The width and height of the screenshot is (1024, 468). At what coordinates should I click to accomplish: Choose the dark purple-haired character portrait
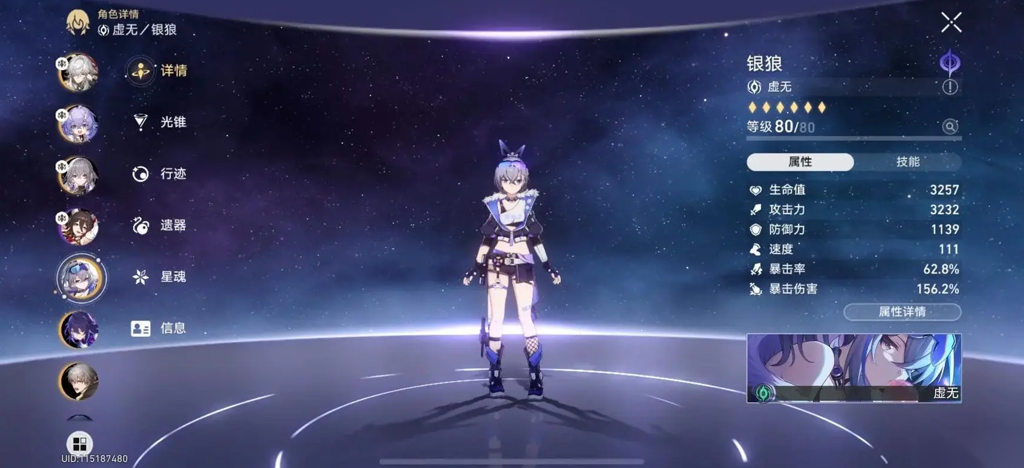pos(79,329)
